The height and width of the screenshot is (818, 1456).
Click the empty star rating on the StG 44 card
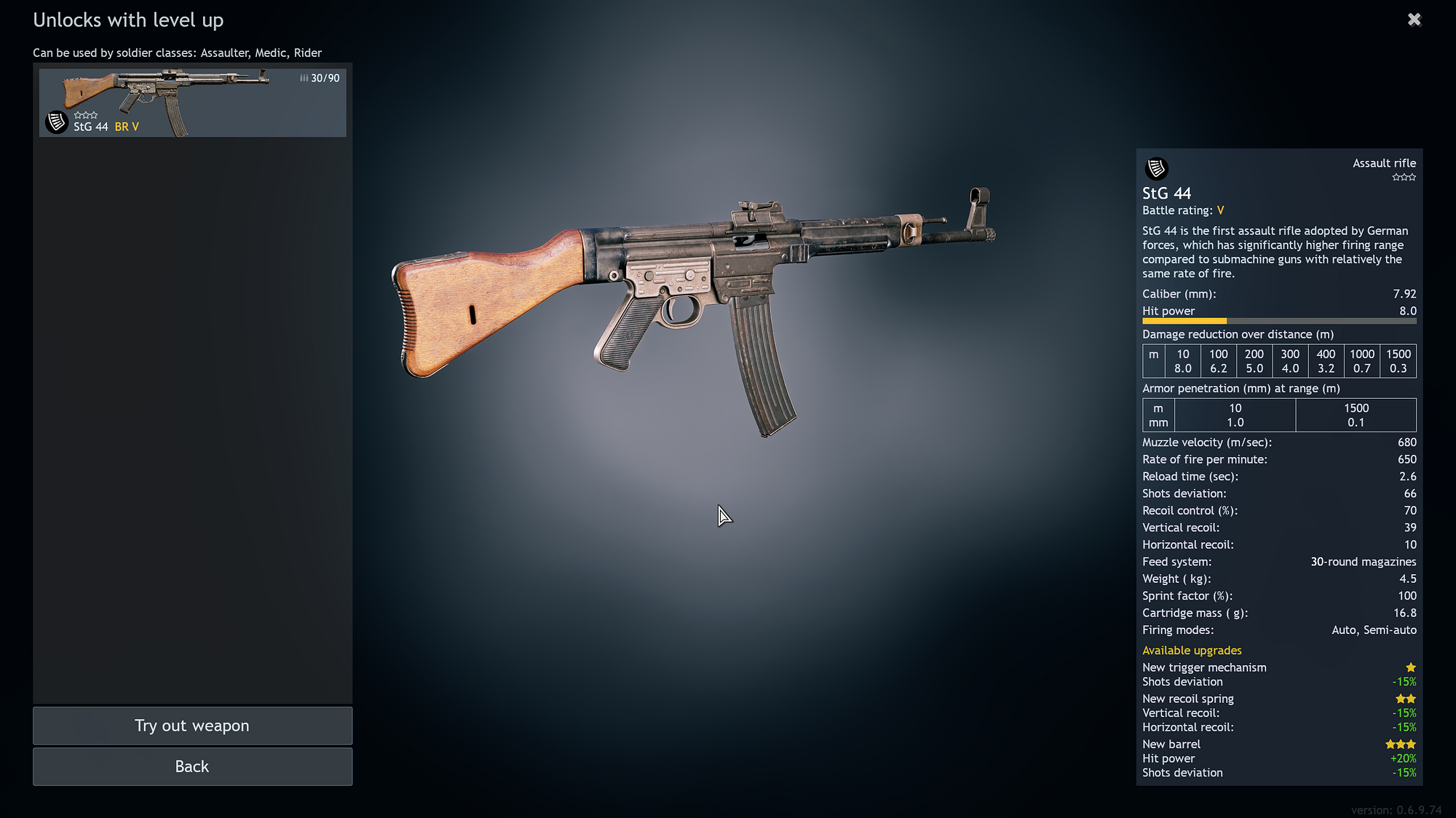point(85,114)
